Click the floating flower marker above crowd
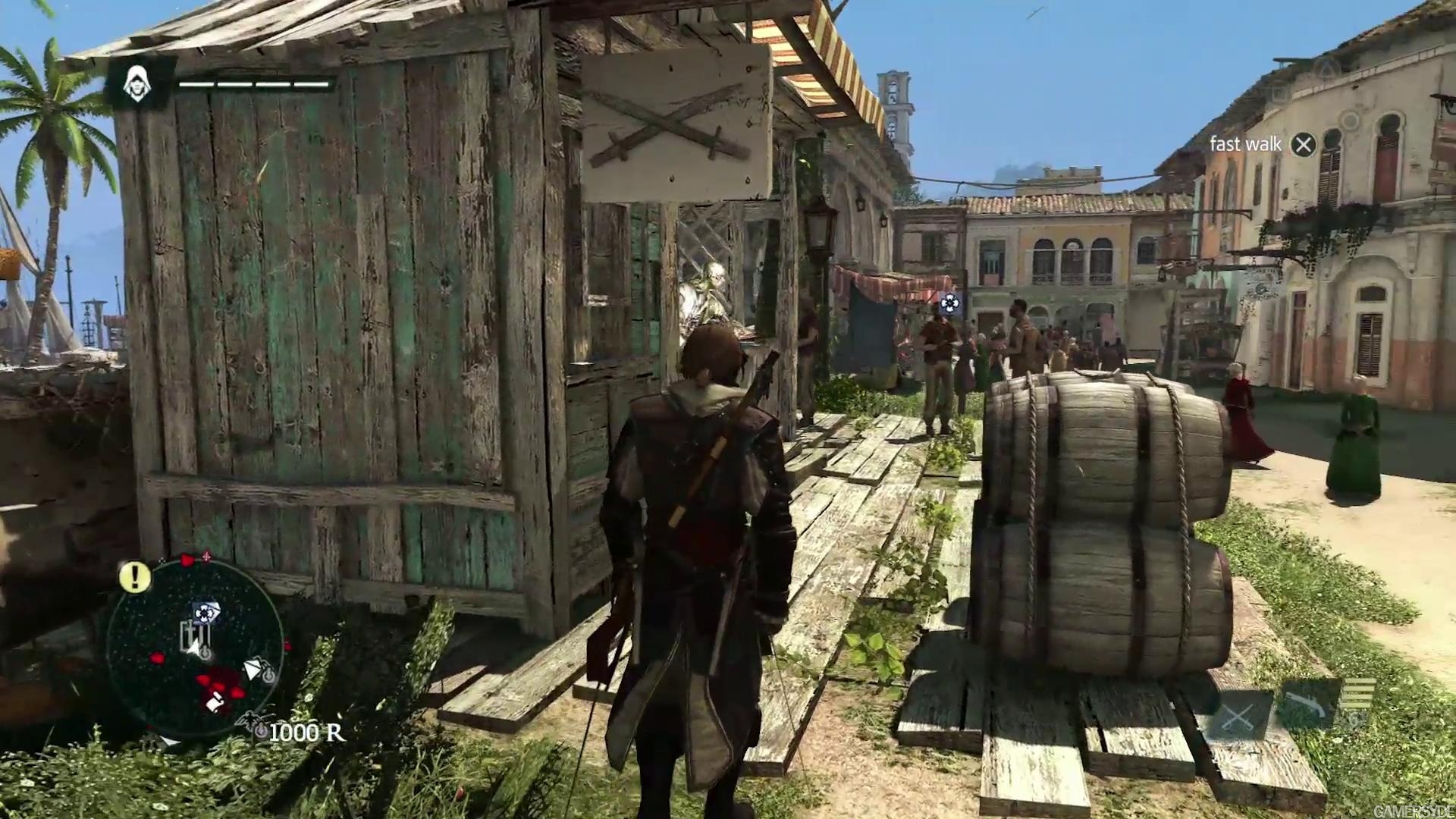1456x819 pixels. coord(949,303)
